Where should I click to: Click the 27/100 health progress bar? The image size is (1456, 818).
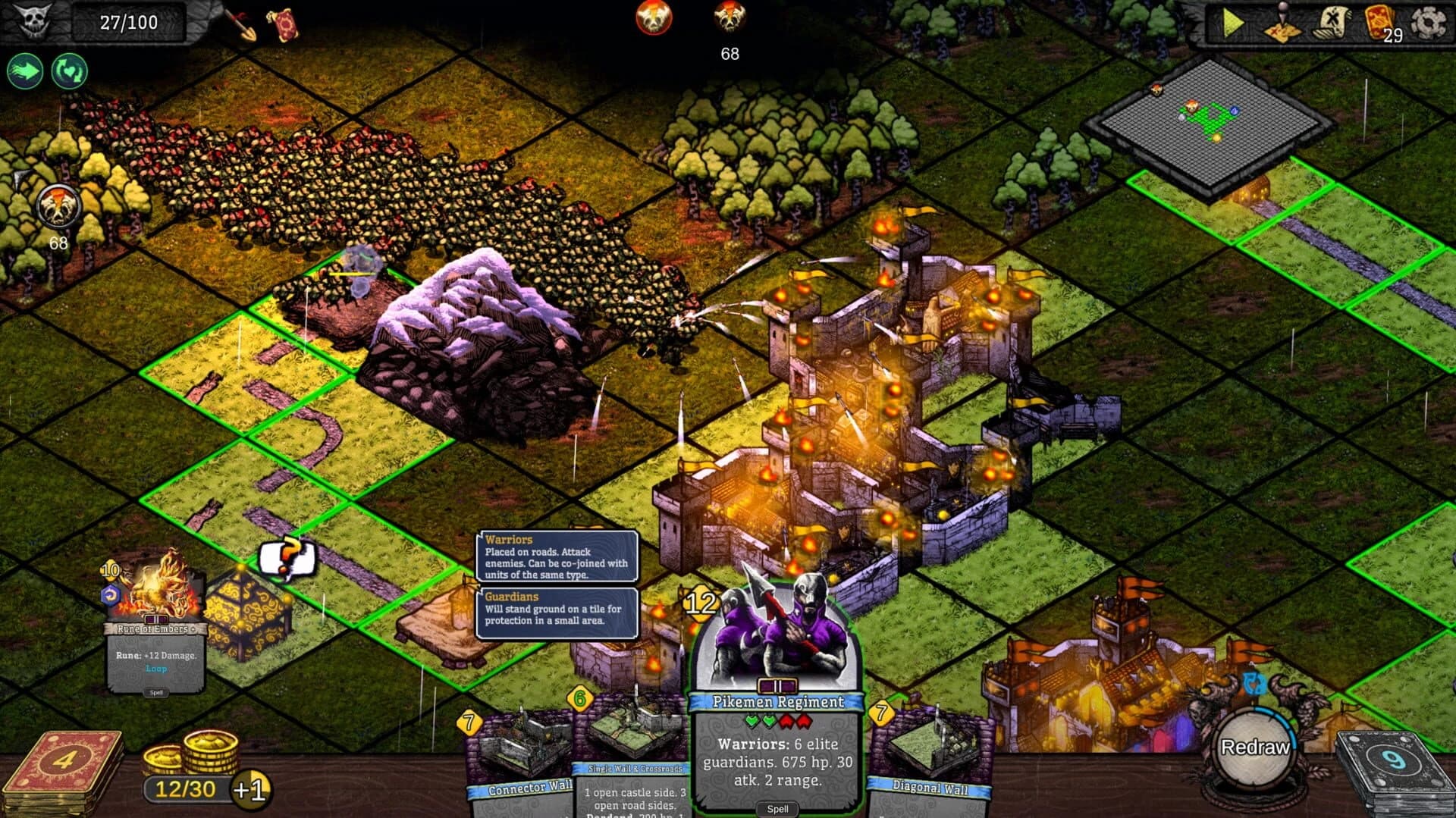[129, 22]
